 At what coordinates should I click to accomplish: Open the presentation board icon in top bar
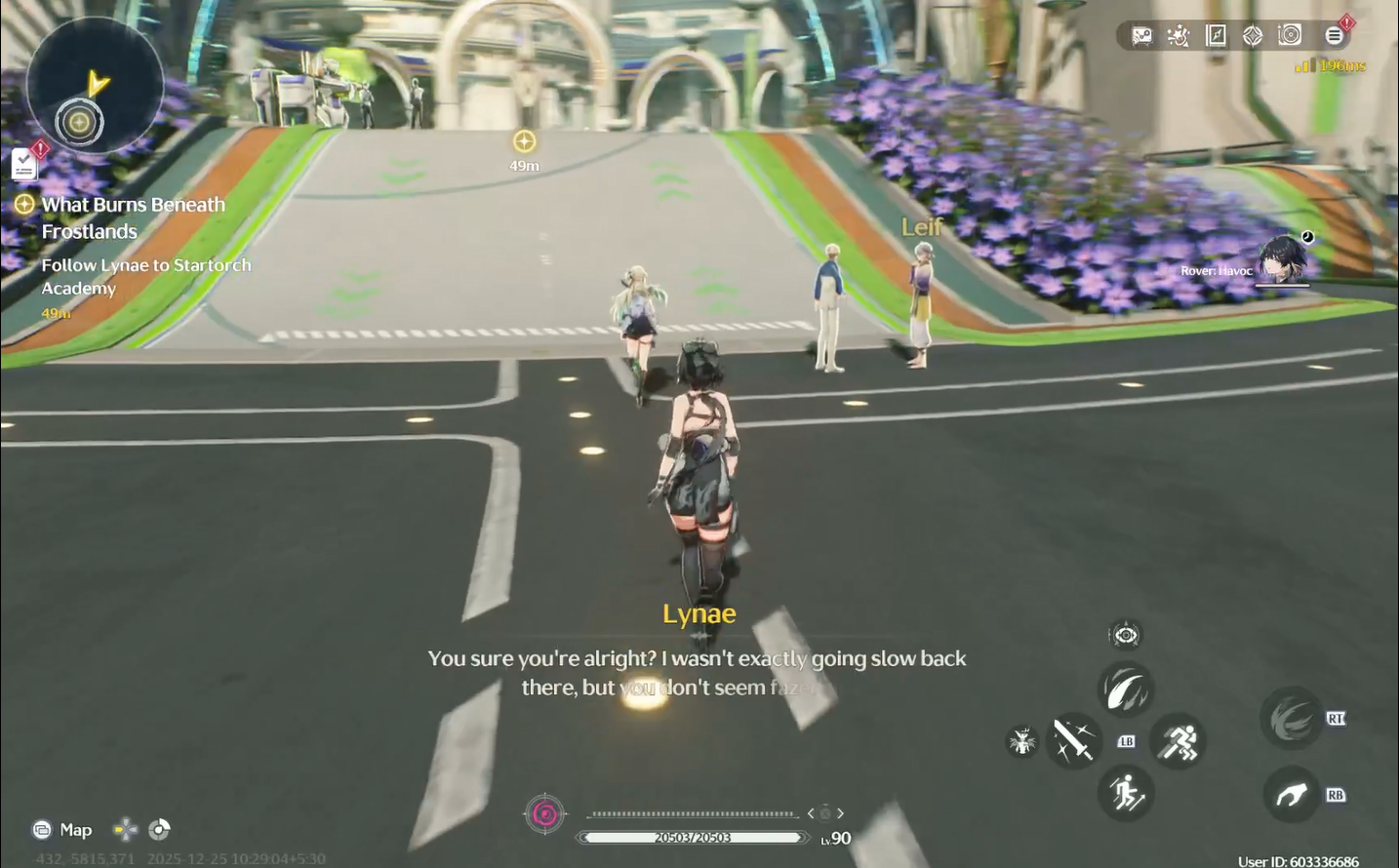[x=1141, y=36]
